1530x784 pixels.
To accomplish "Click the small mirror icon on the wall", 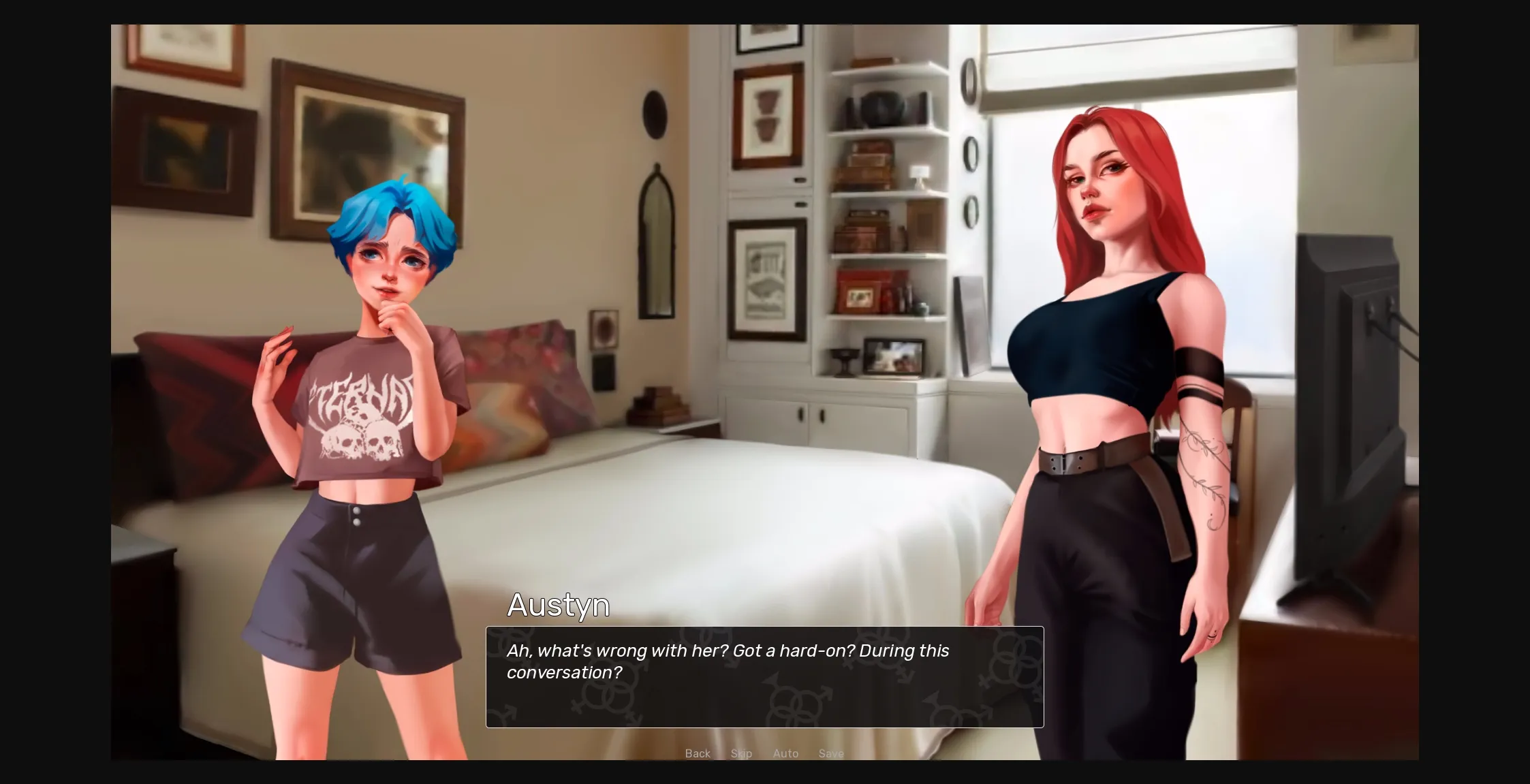I will click(x=656, y=238).
